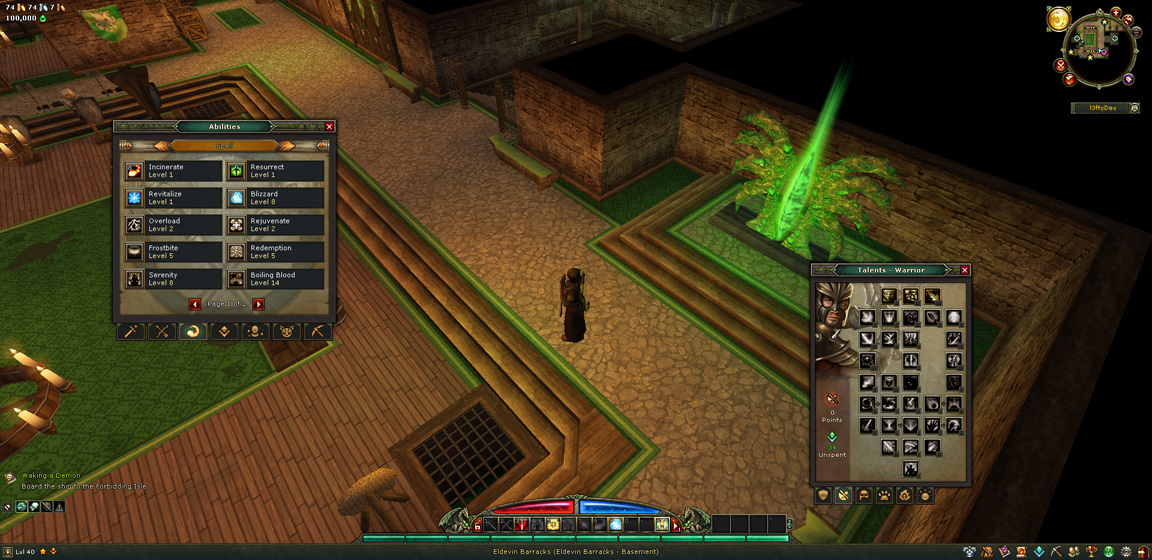Select the Frostbite spell
This screenshot has width=1152, height=560.
pyautogui.click(x=172, y=252)
